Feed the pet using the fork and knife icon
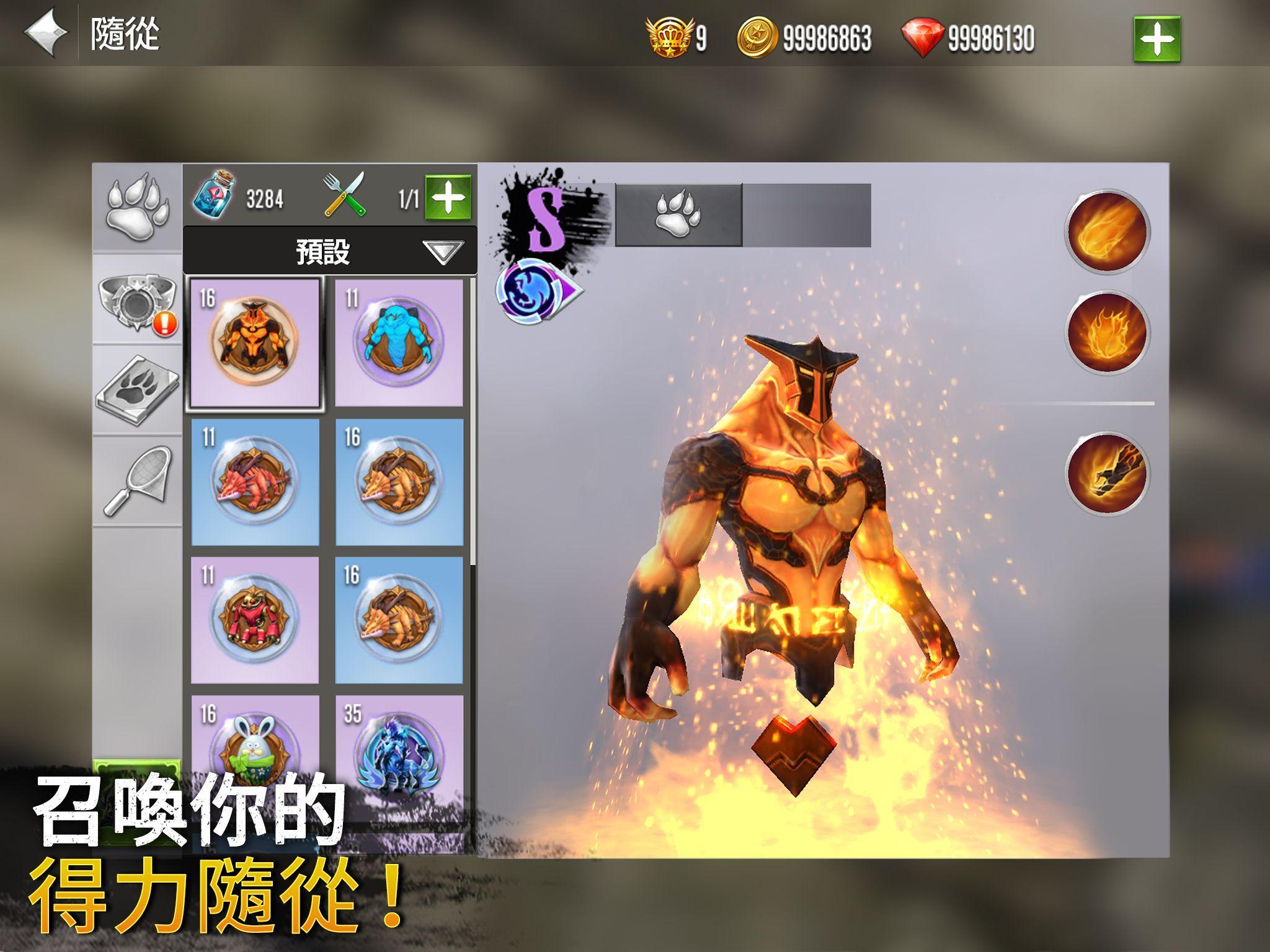Viewport: 1270px width, 952px height. click(x=345, y=197)
